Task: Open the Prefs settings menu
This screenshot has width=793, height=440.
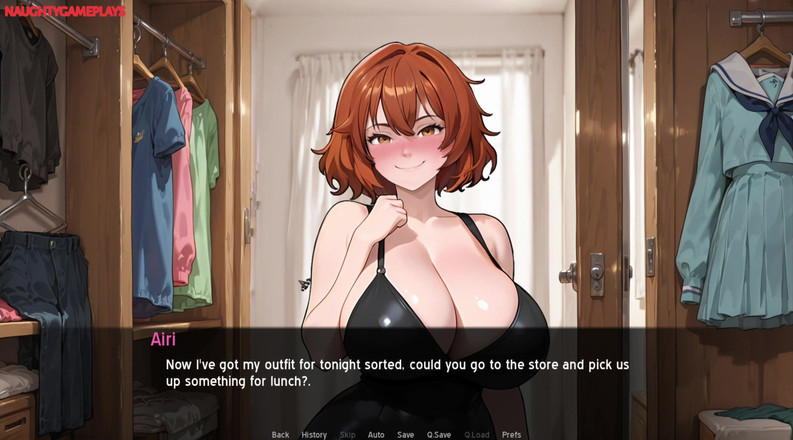Action: tap(511, 434)
